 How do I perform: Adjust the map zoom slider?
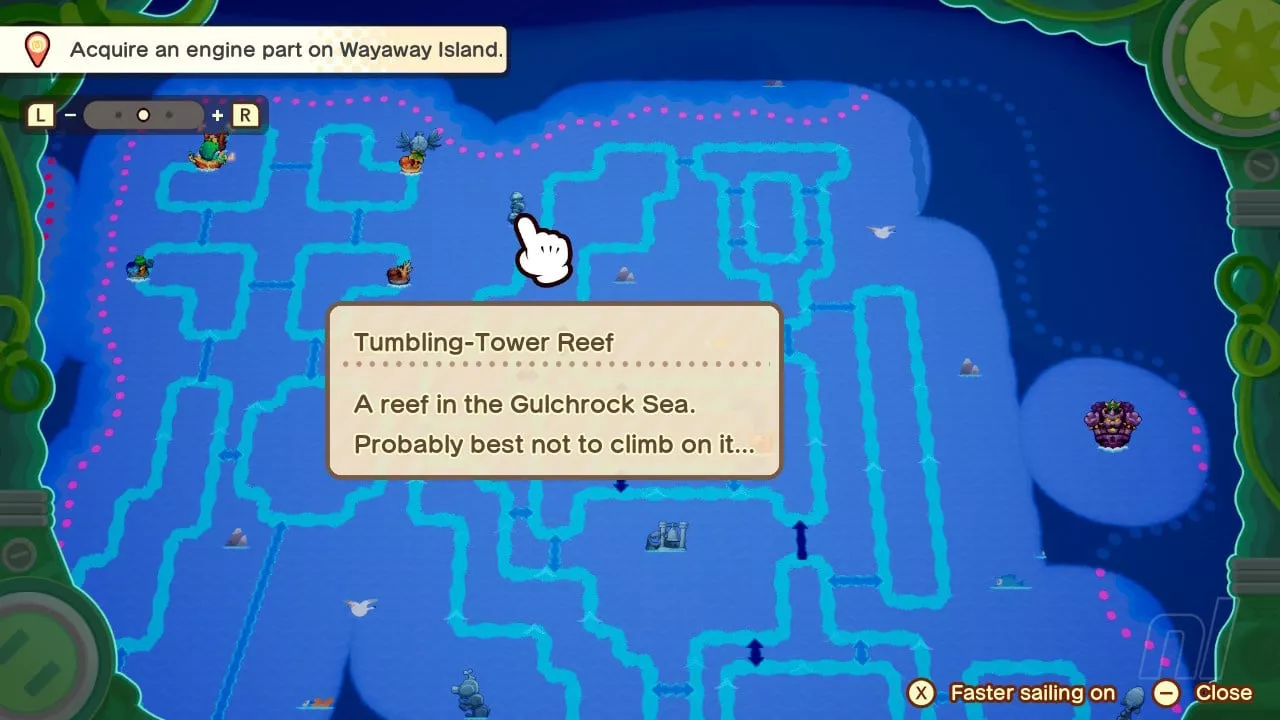tap(143, 115)
